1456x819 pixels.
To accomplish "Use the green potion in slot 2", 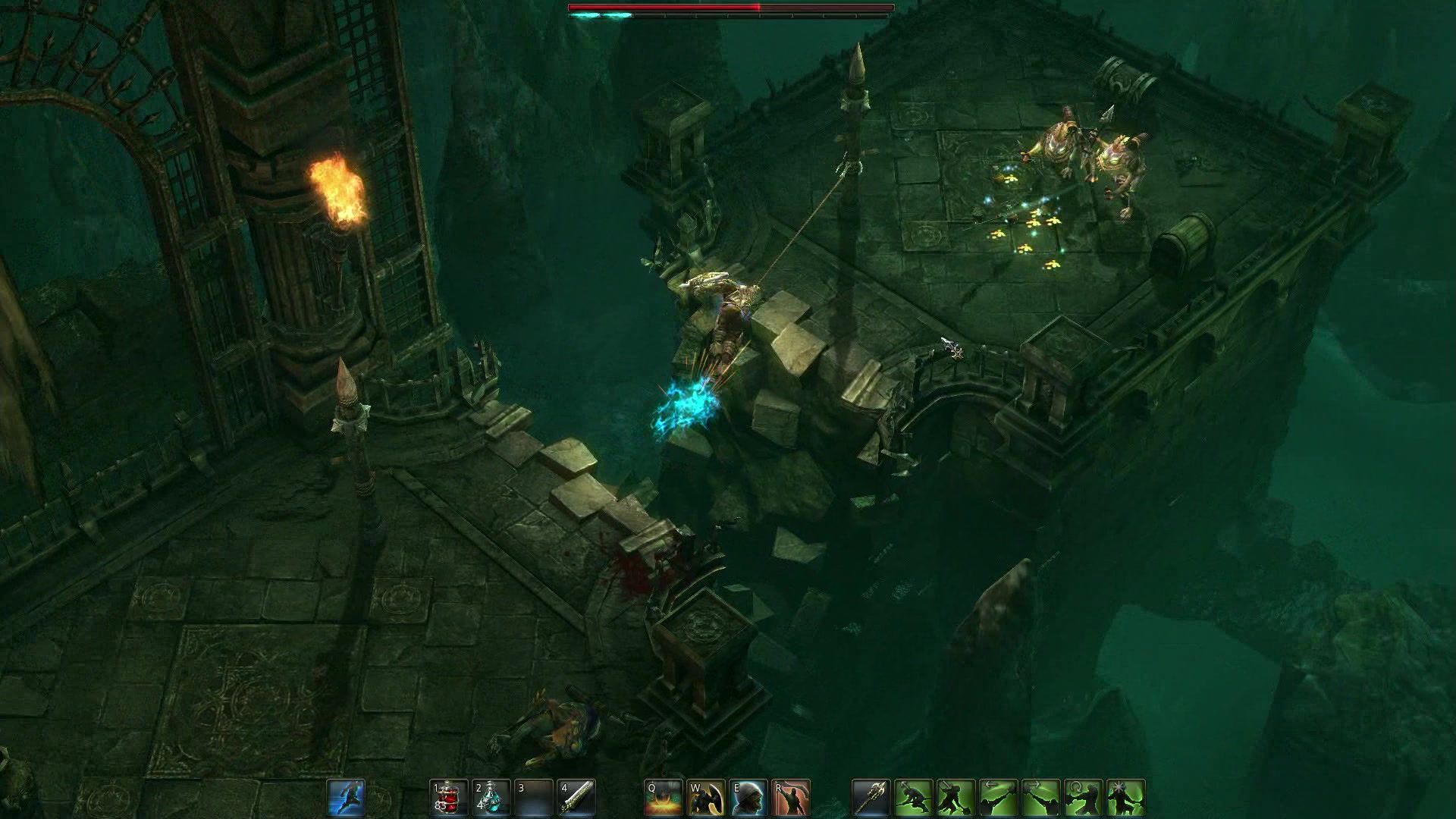I will (491, 798).
